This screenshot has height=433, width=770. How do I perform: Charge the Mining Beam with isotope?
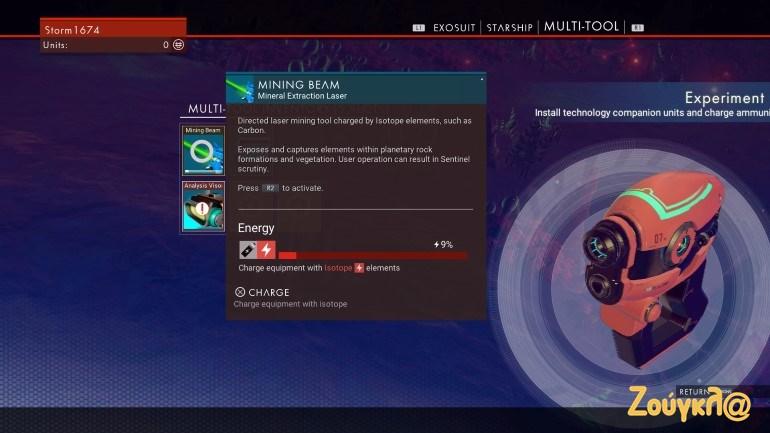click(262, 292)
